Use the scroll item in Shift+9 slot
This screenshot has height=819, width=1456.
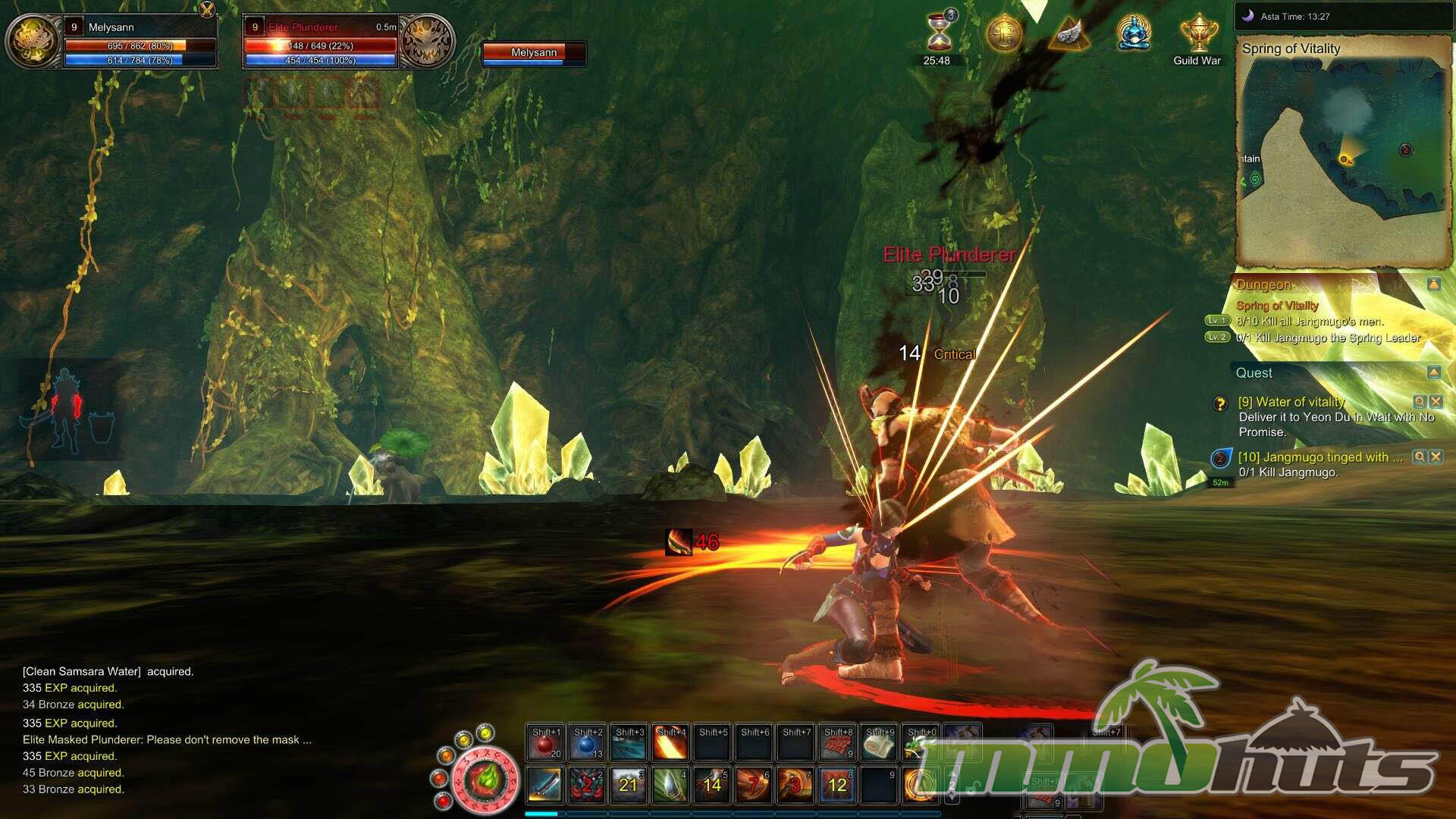(880, 742)
